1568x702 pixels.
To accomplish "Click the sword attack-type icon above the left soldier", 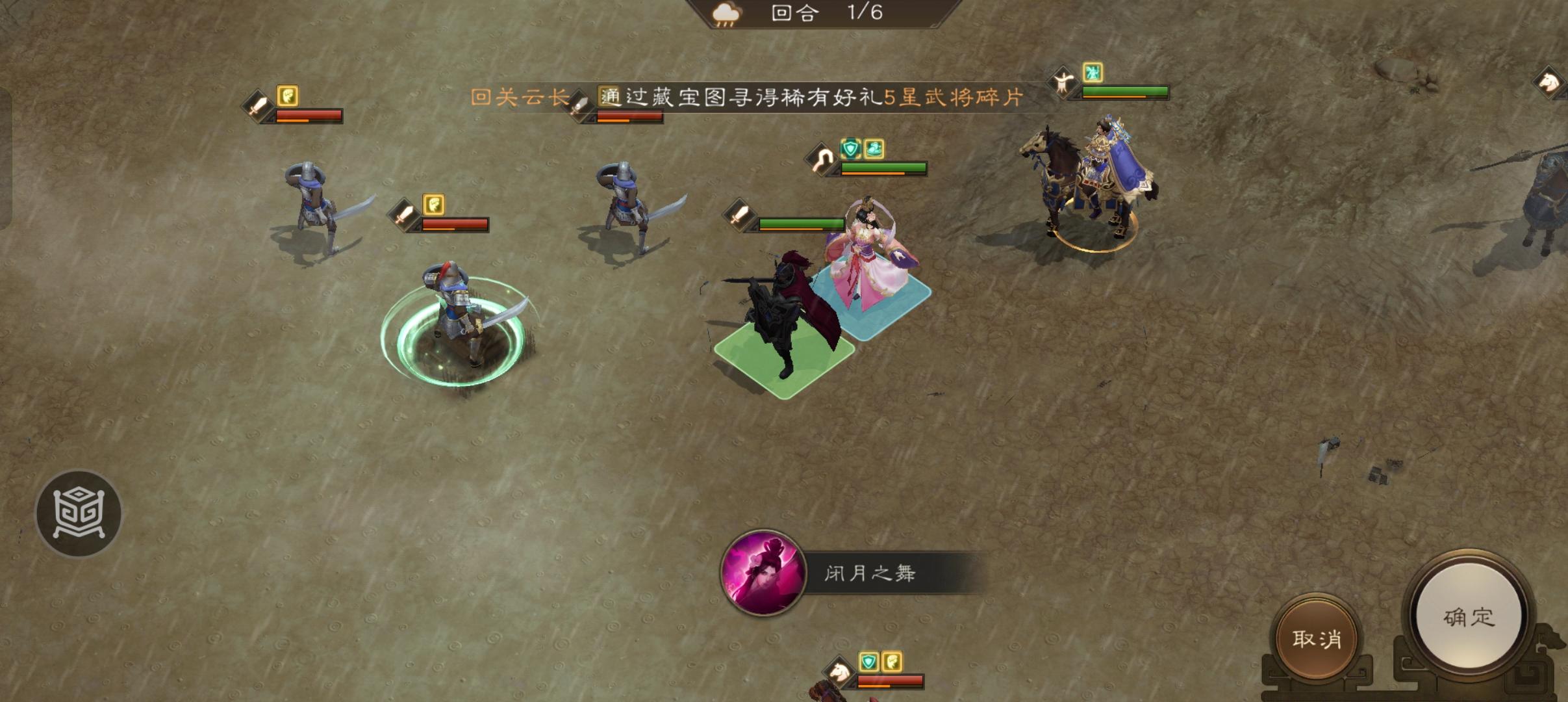I will pos(256,107).
